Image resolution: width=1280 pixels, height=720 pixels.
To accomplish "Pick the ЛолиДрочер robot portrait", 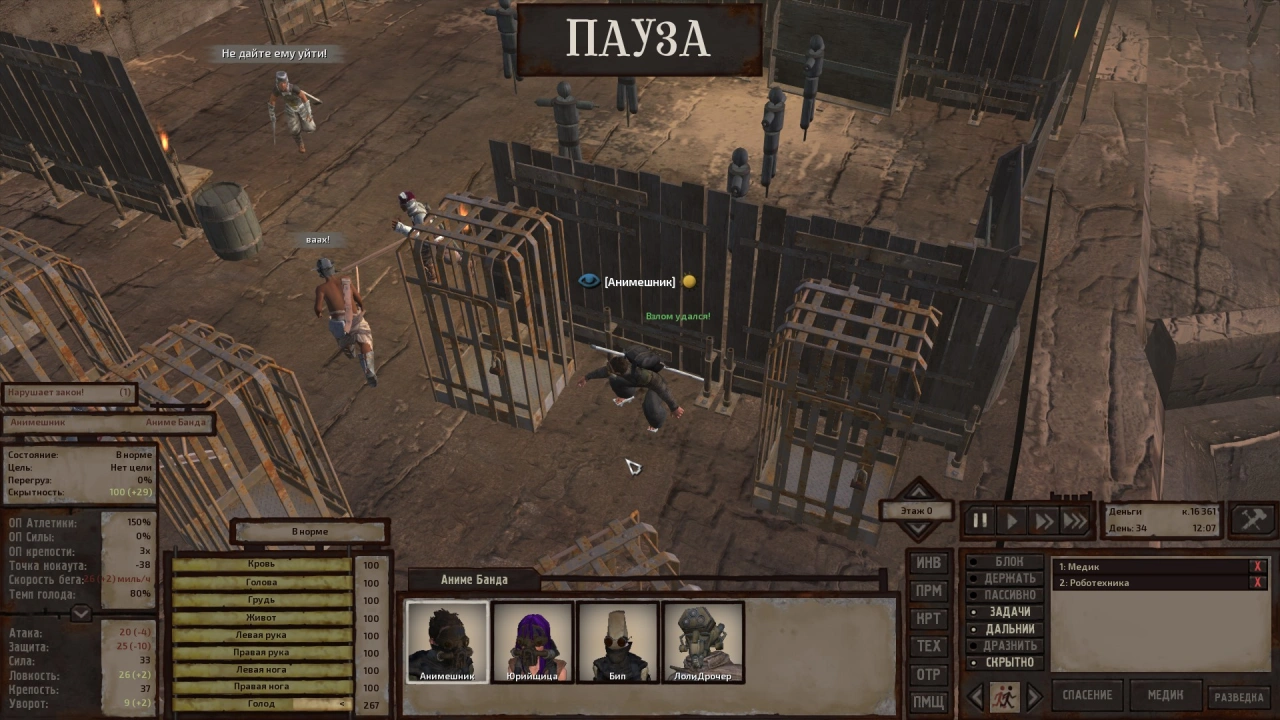I will click(x=703, y=641).
